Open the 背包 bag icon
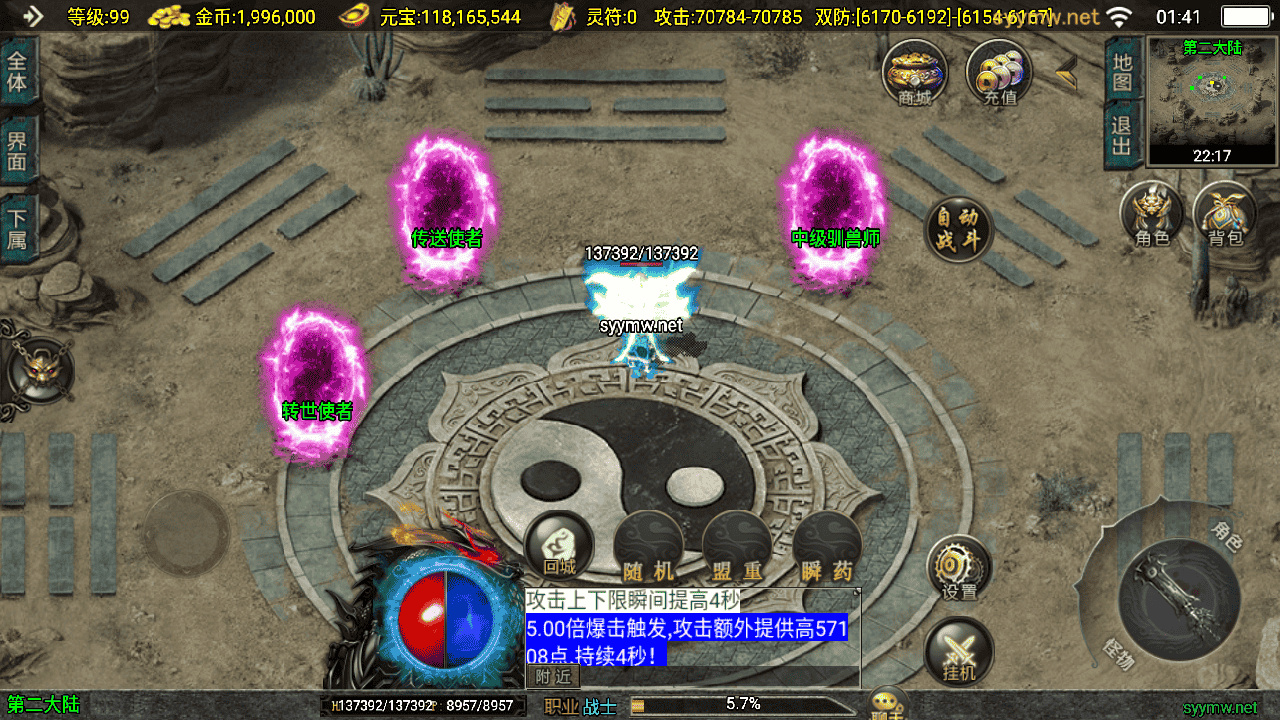Screen dimensions: 1280x720 click(1225, 214)
